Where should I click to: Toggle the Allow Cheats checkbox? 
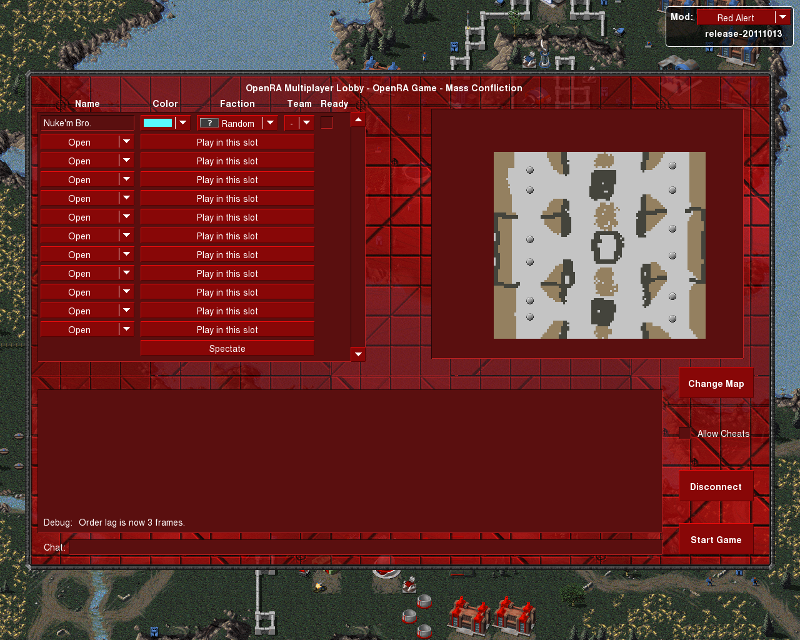(x=685, y=434)
